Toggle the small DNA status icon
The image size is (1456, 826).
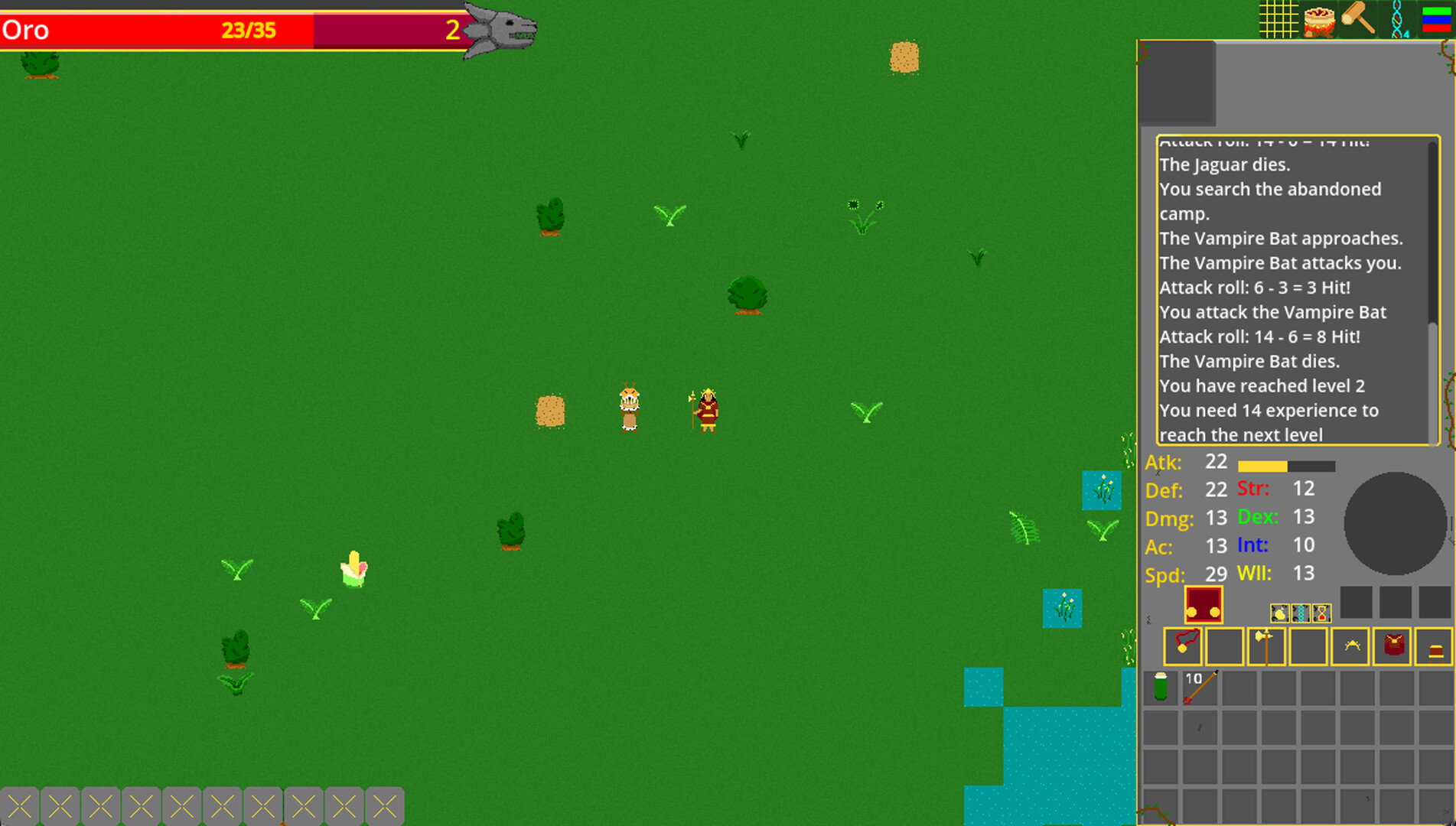1301,613
